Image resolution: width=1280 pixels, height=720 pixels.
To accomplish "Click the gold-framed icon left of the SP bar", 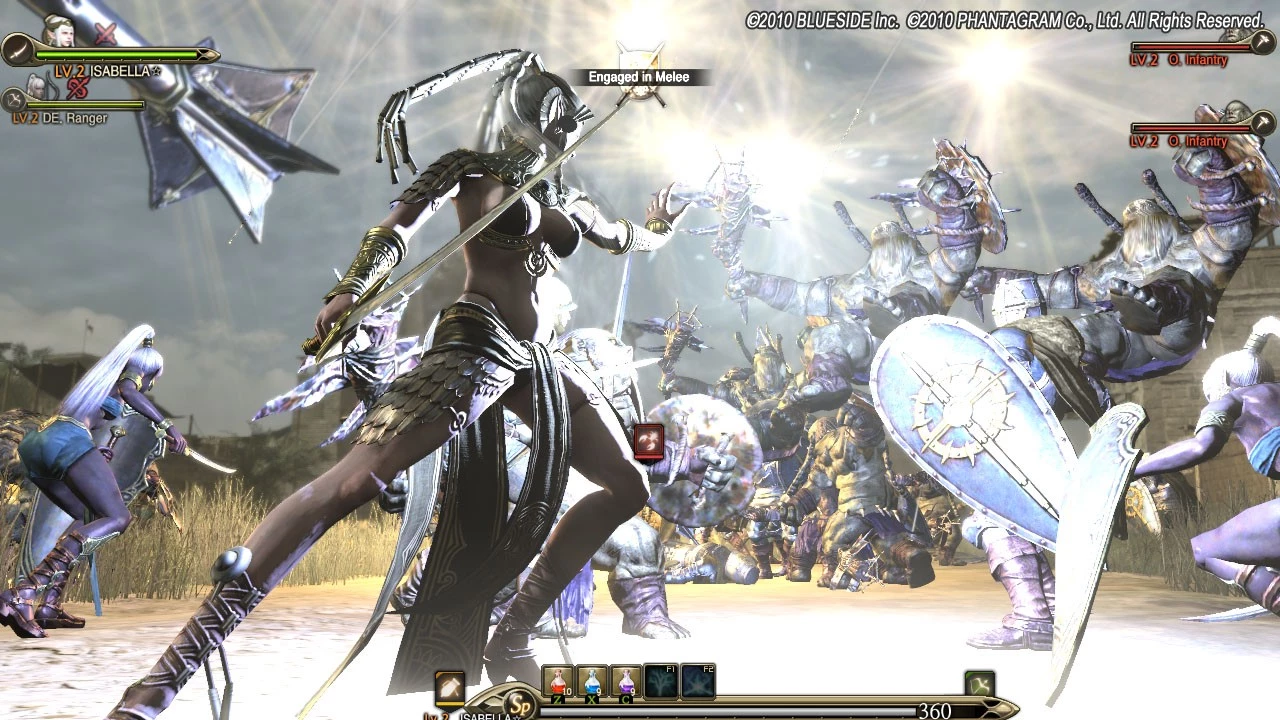I will [x=450, y=686].
